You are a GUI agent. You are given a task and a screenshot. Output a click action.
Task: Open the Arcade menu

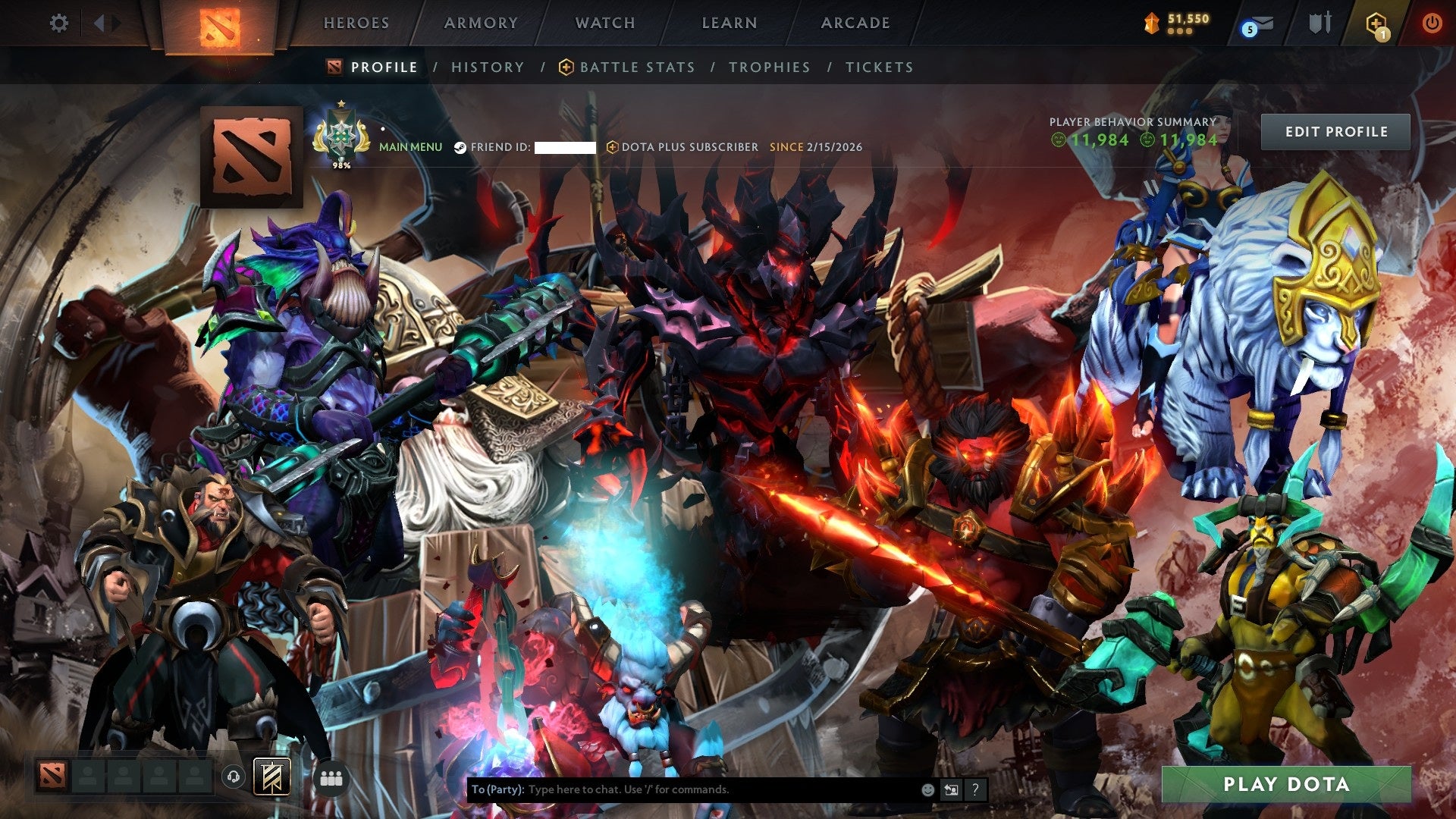[x=855, y=24]
